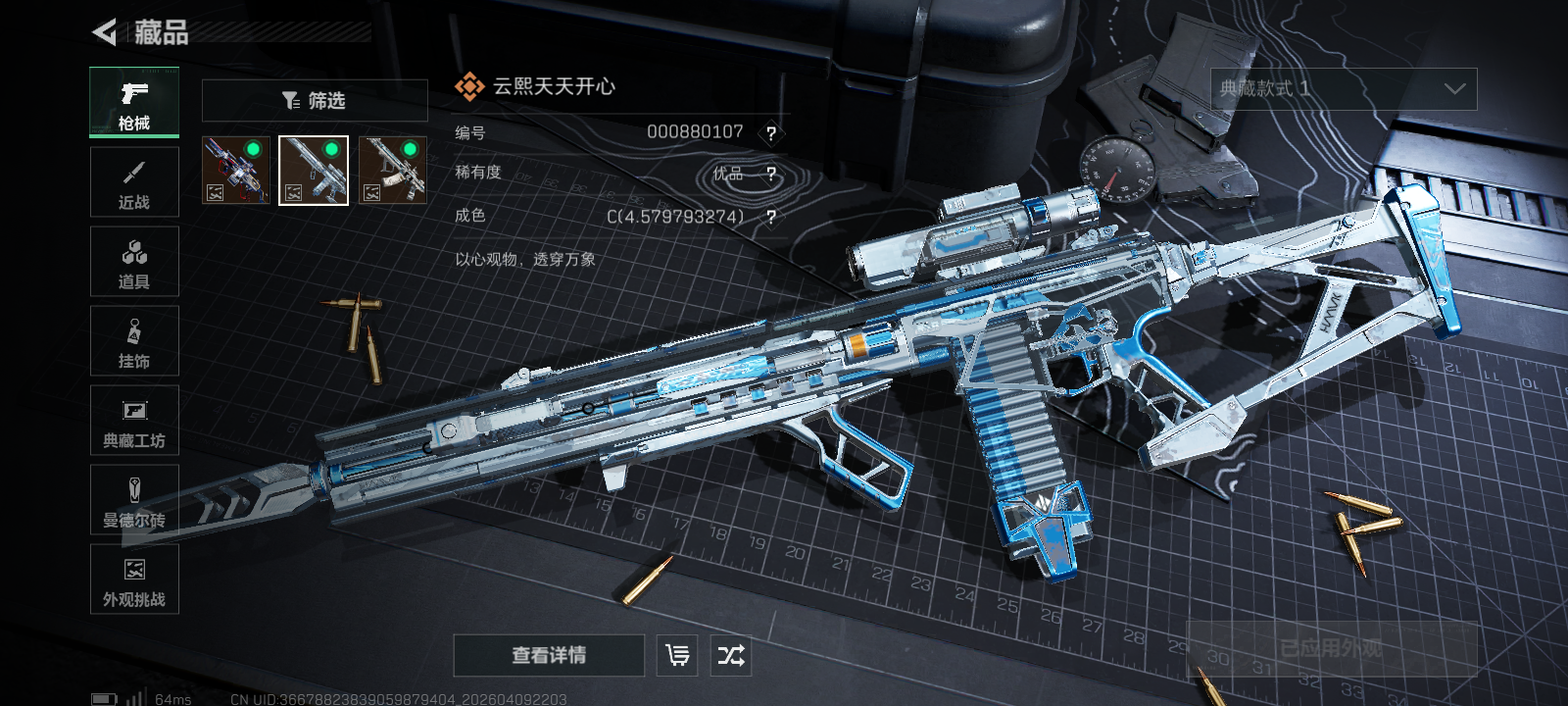Switch to the 枪械 firearms tab
The width and height of the screenshot is (1568, 706).
click(x=134, y=103)
